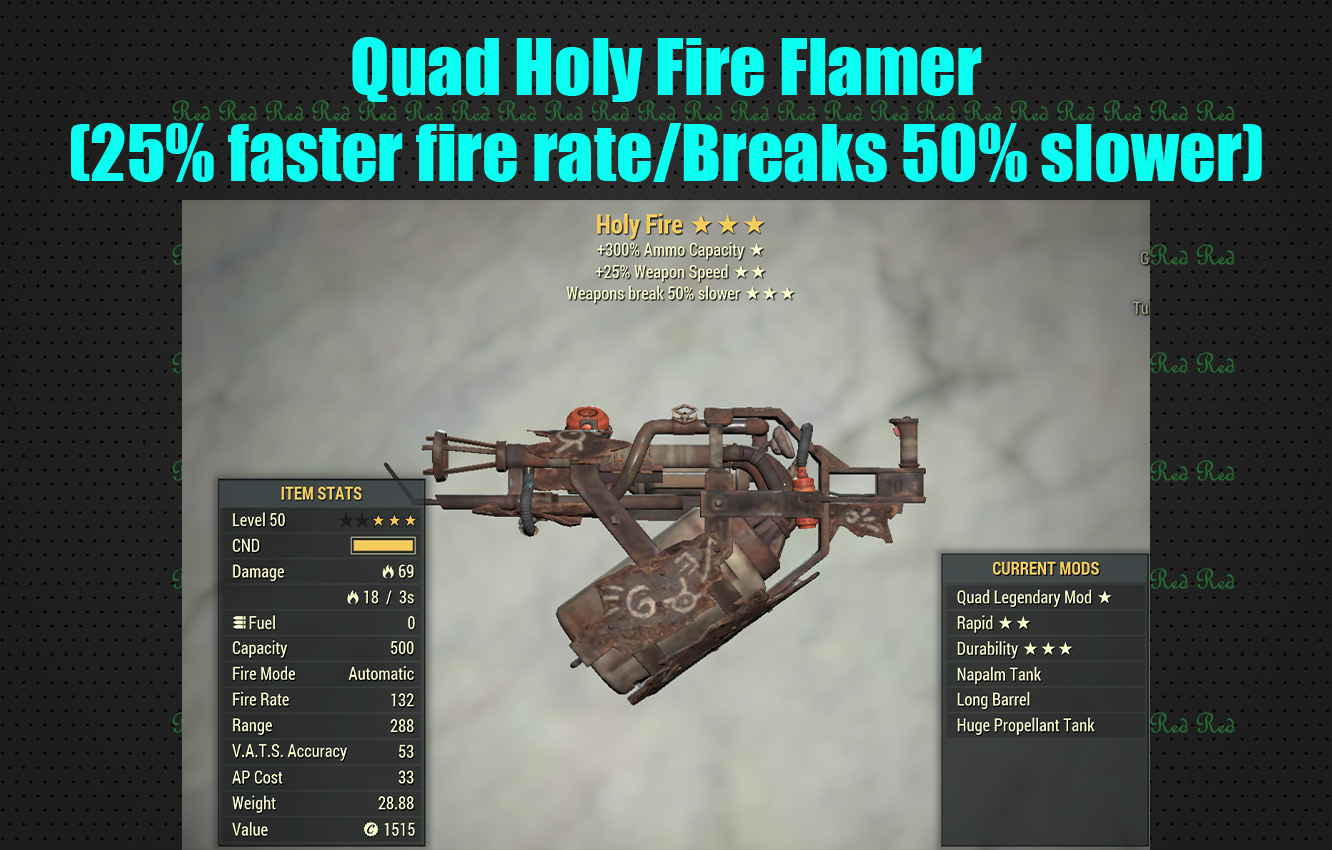This screenshot has width=1332, height=850.
Task: Expand the ITEM STATS header
Action: 321,493
